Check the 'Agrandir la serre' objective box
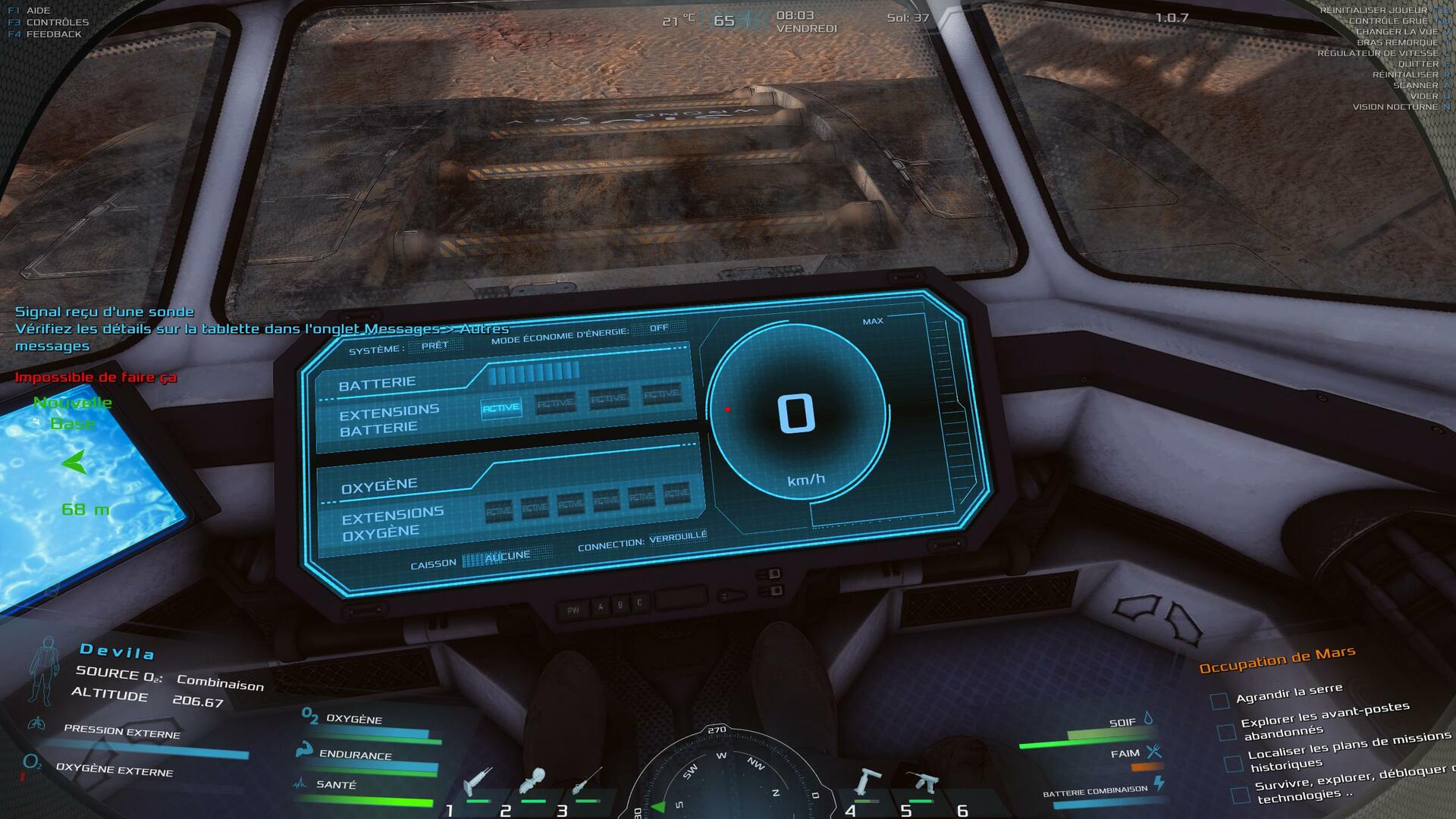 pos(1219,701)
